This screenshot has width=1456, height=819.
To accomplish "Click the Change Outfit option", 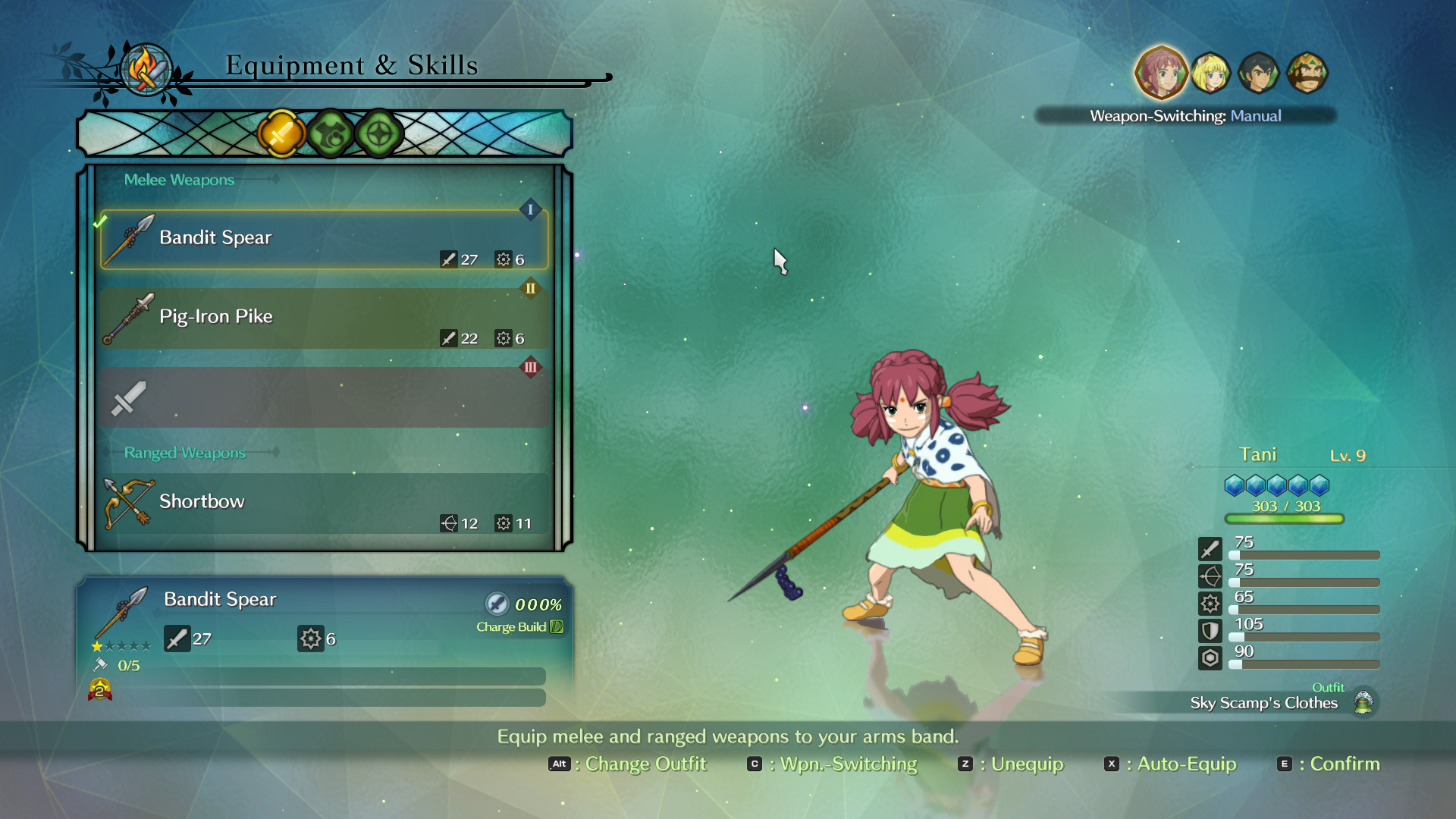I will (628, 764).
